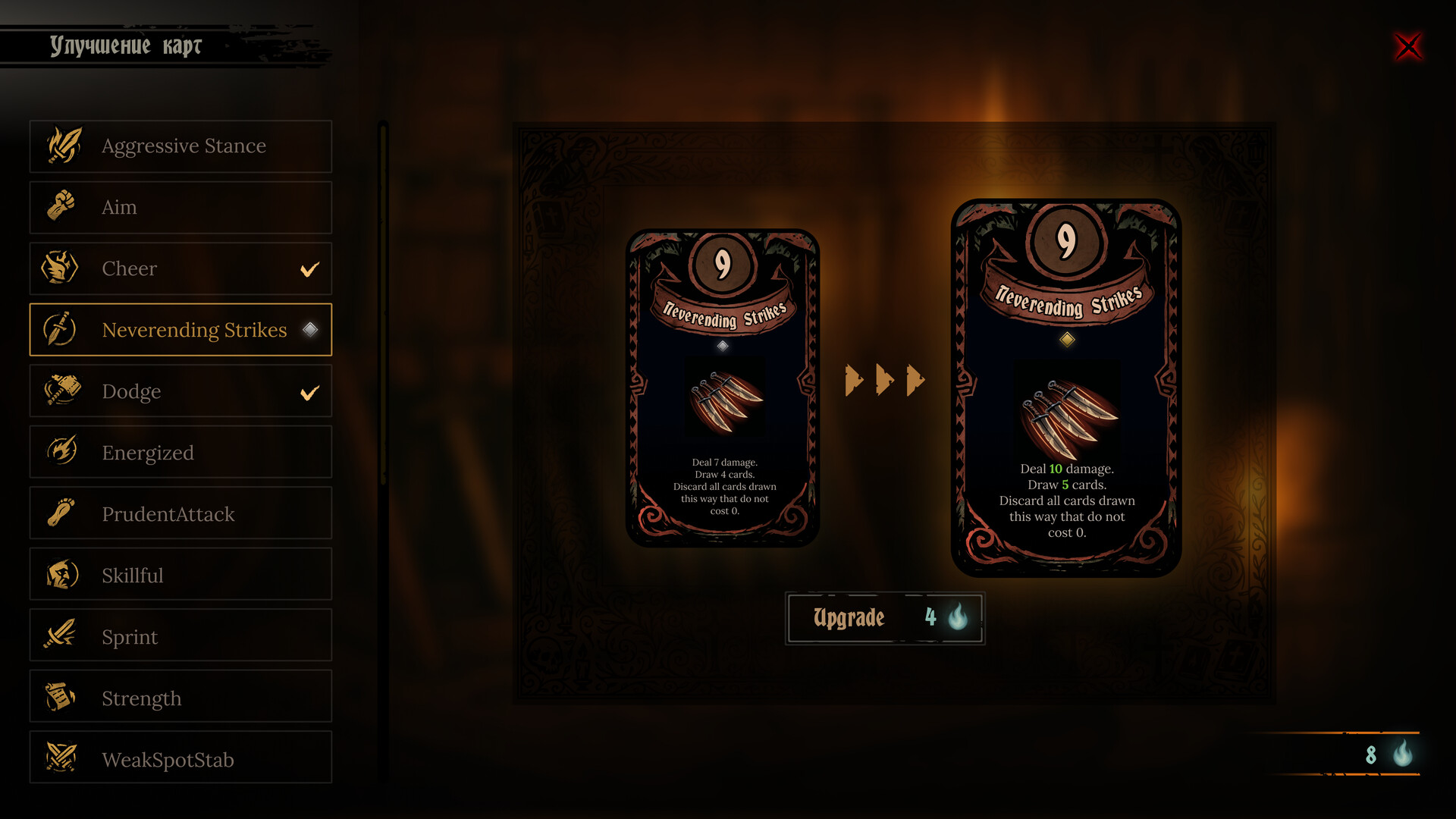Click the current card dealing 7 damage
Screen dimensions: 1456x819
722,388
